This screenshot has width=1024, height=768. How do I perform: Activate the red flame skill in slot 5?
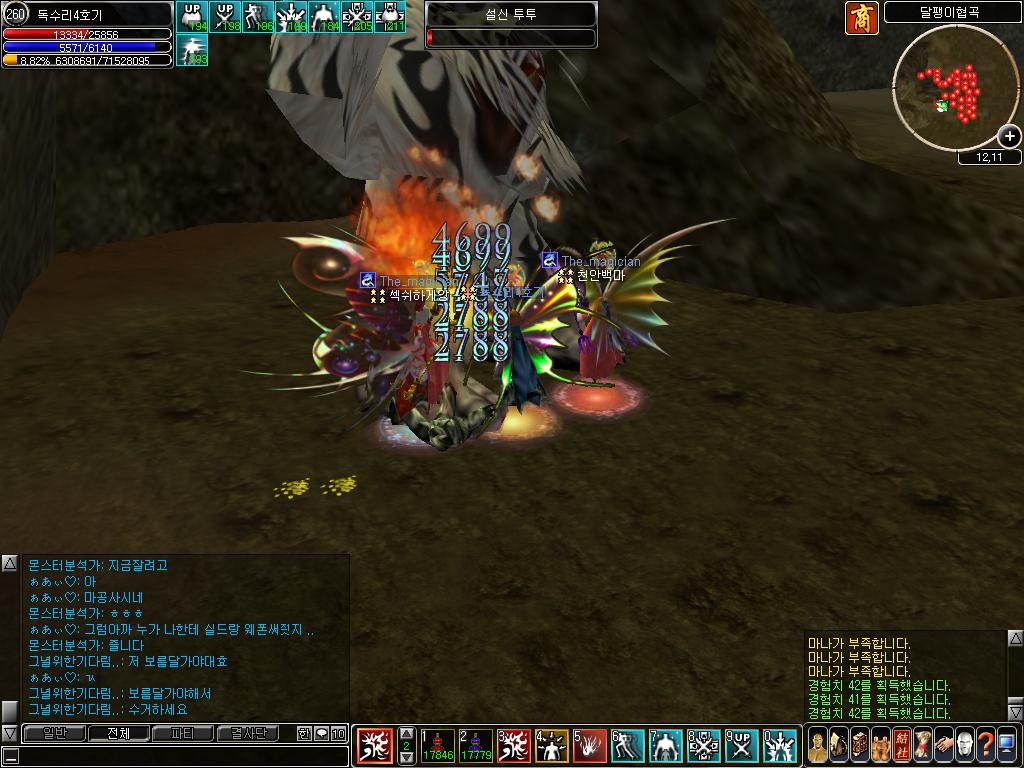[590, 746]
